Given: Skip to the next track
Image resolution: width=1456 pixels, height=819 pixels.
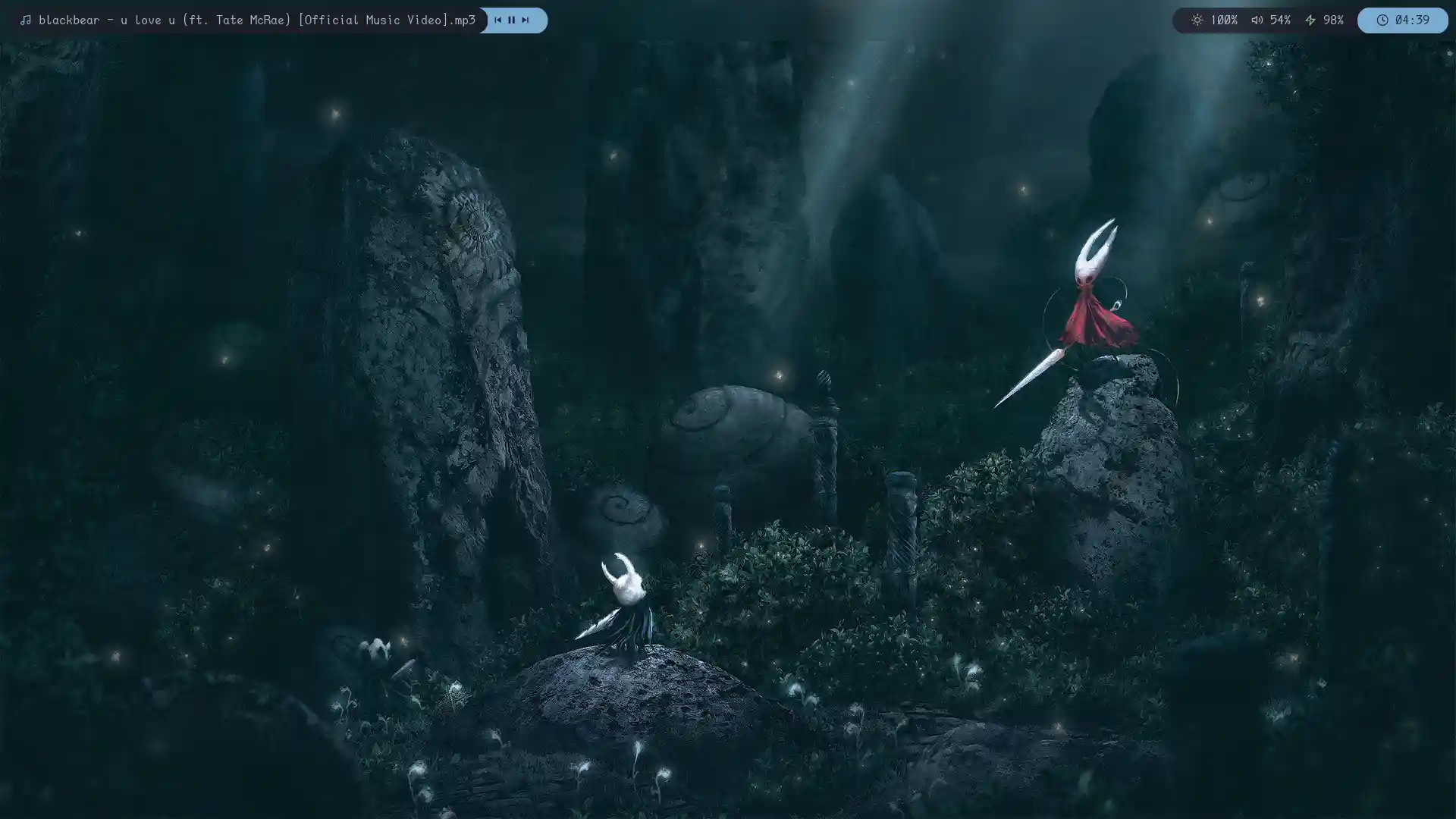Looking at the screenshot, I should click(x=525, y=20).
